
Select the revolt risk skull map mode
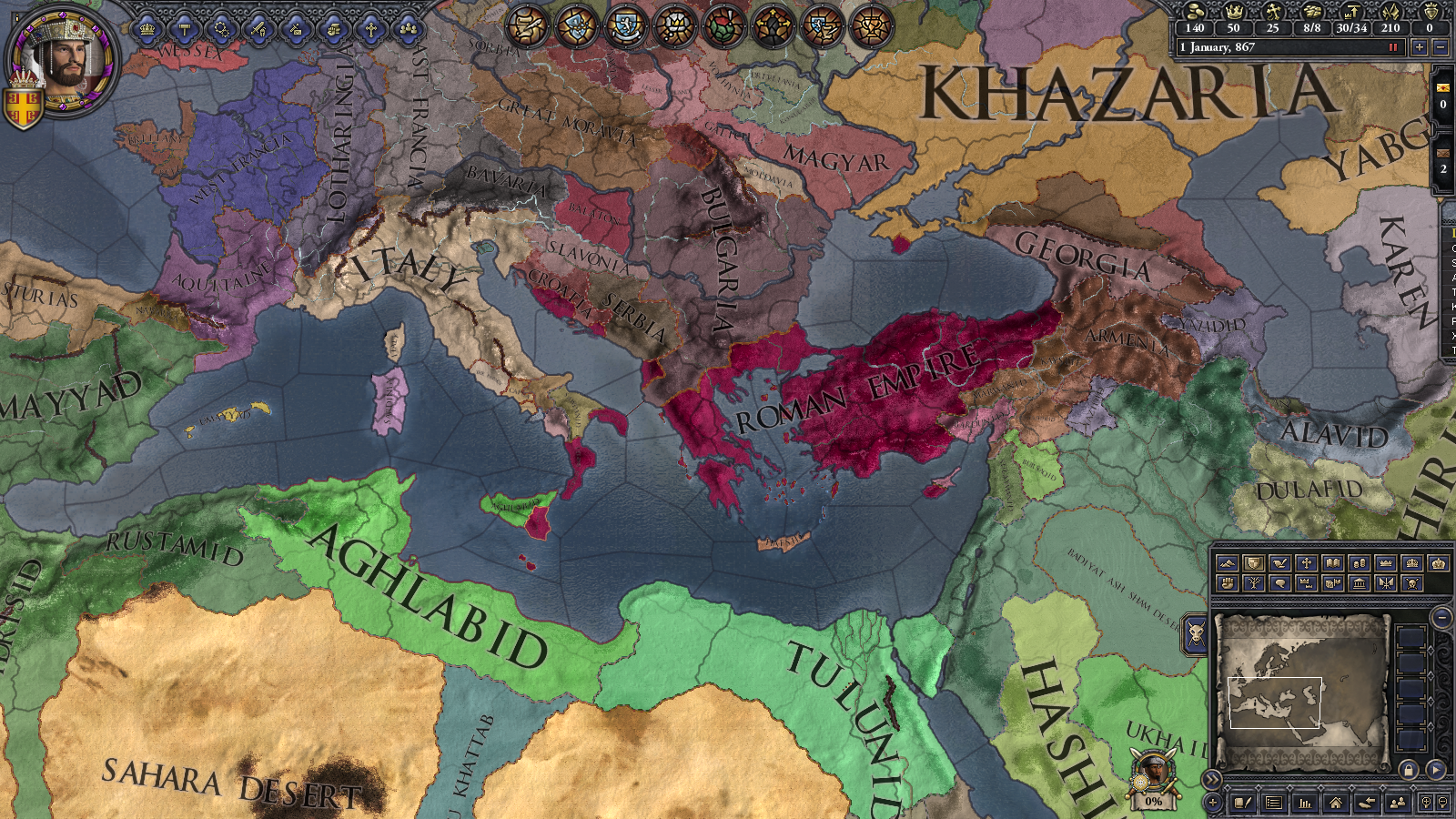tap(1413, 583)
